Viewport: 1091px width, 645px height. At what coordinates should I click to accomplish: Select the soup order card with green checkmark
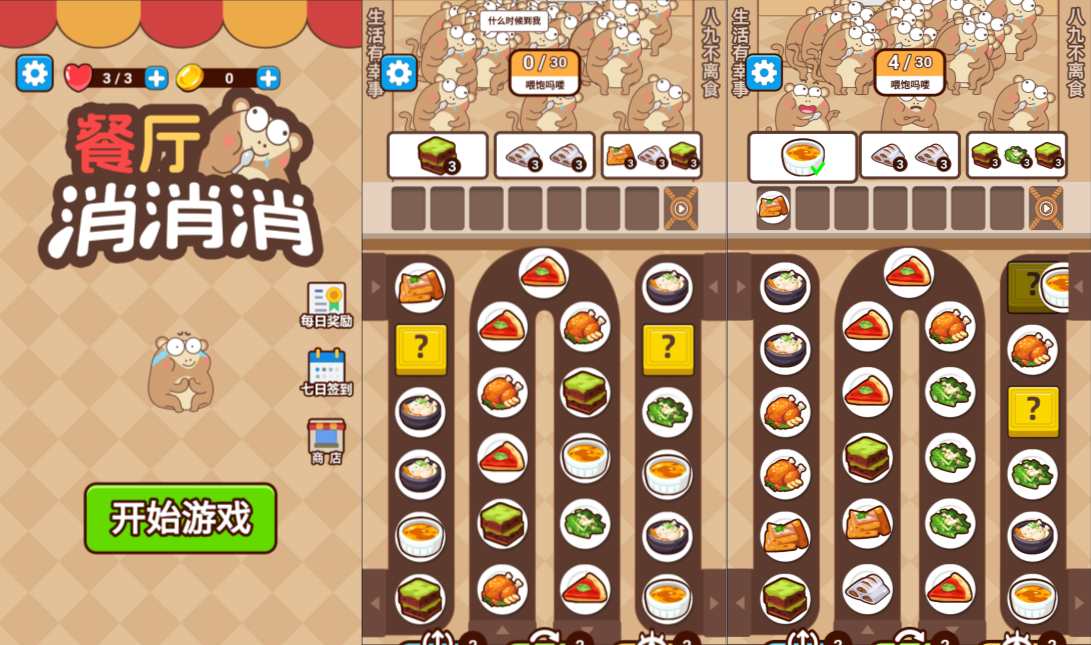[x=802, y=157]
